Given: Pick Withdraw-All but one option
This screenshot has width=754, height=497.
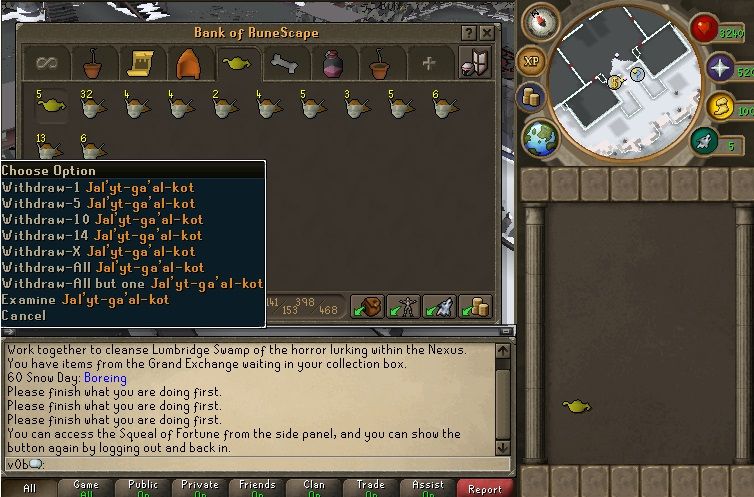Looking at the screenshot, I should (132, 283).
